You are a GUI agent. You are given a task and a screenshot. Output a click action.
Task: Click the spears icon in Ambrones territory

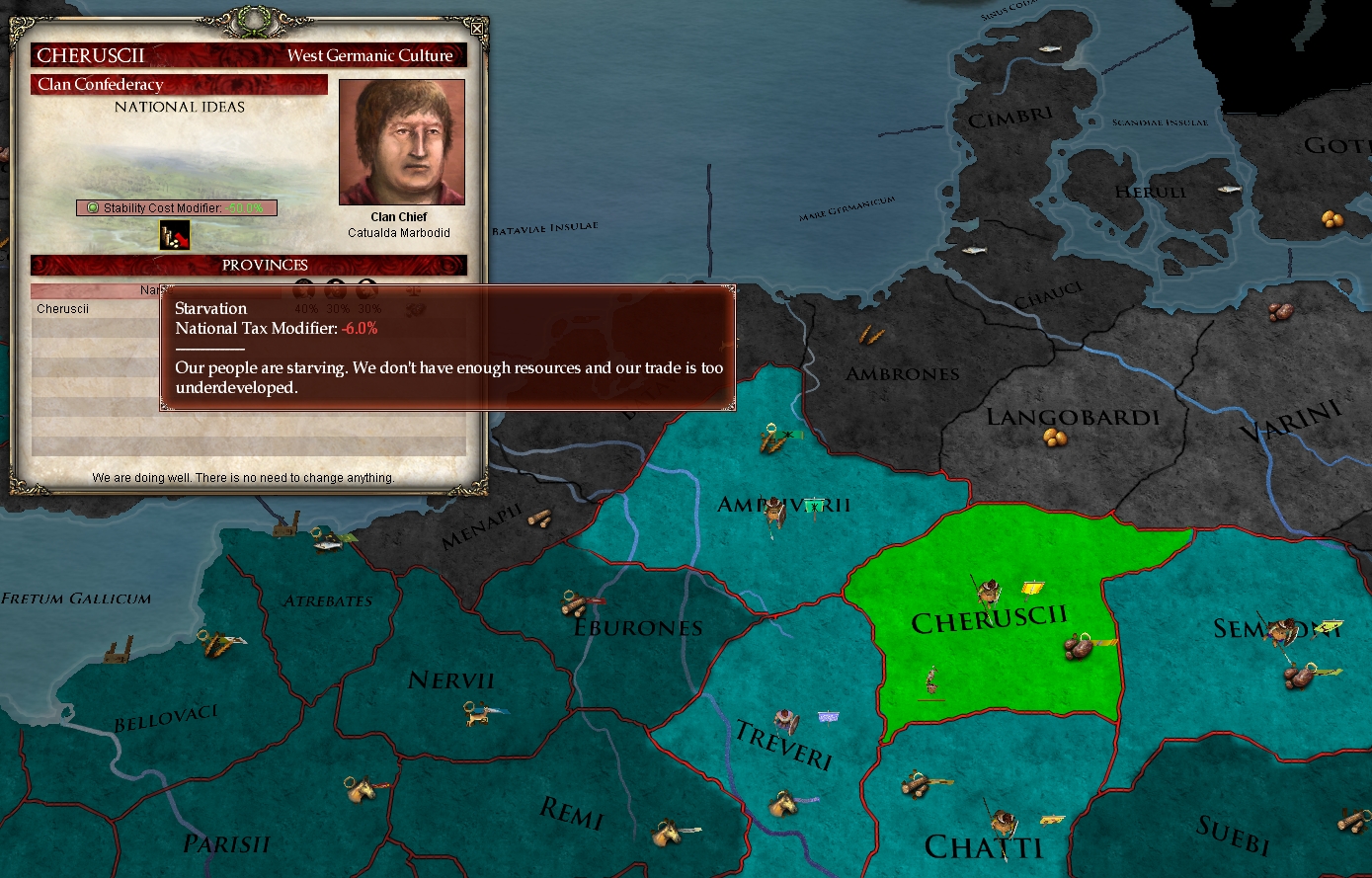[x=870, y=336]
